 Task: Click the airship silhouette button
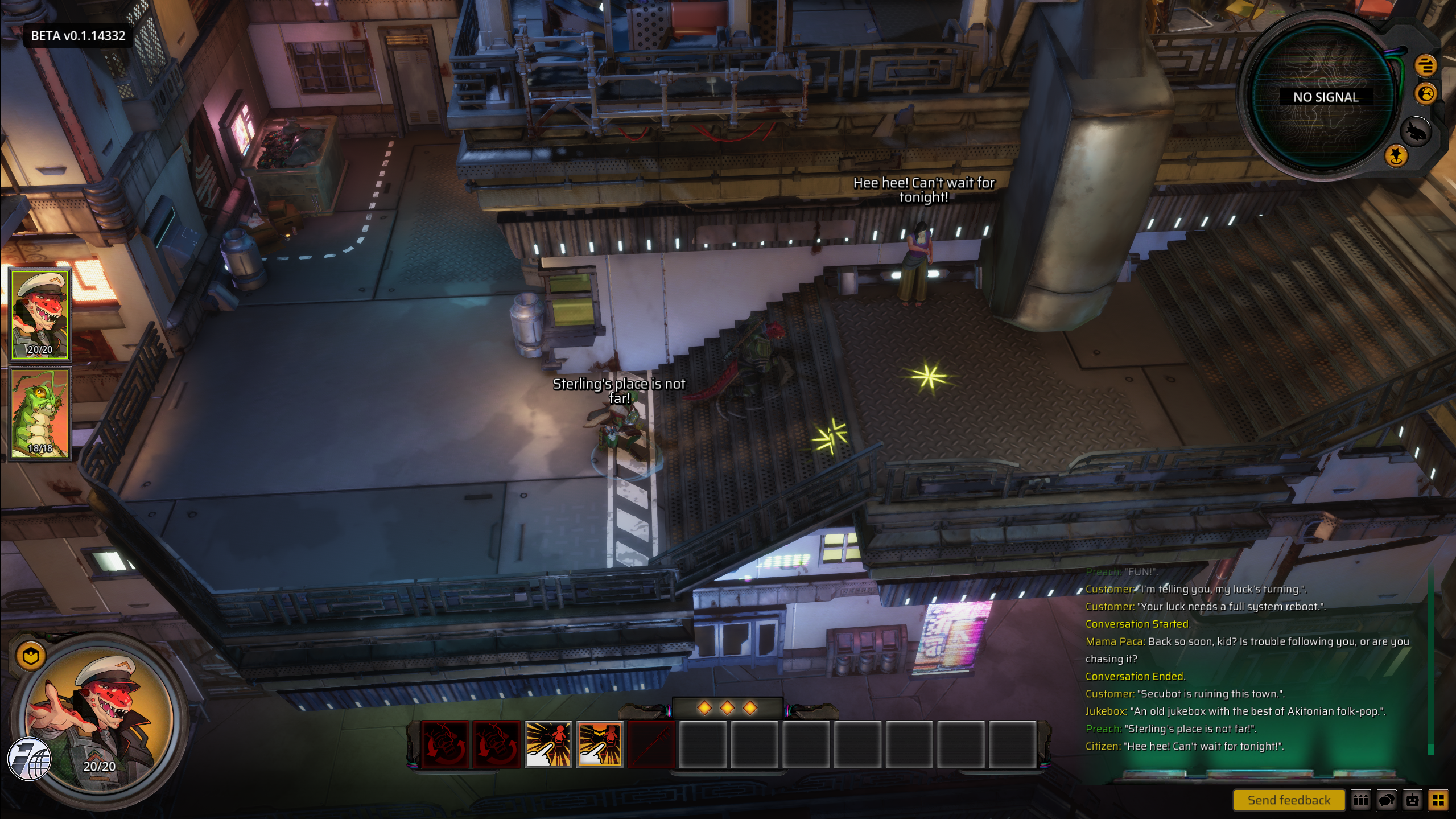(x=1415, y=132)
